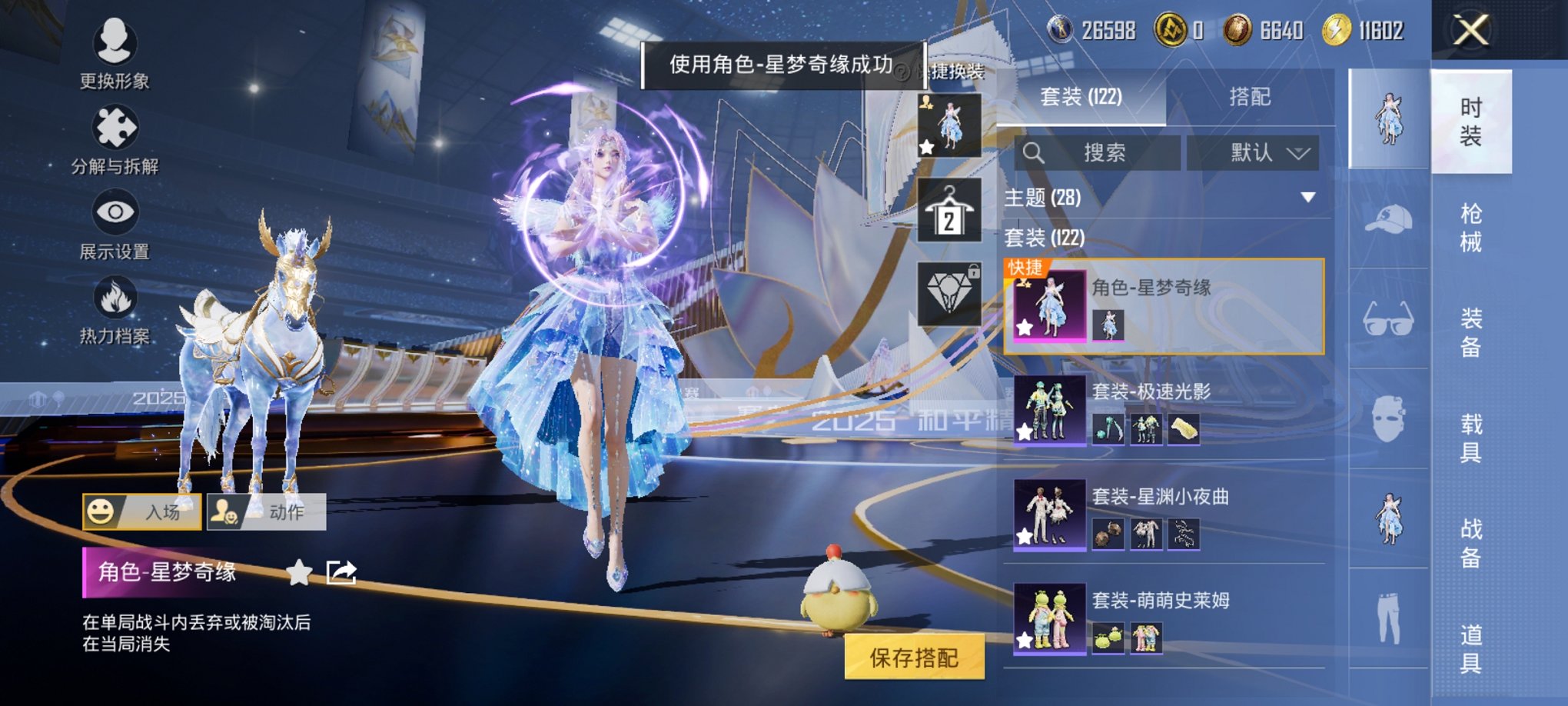Switch to the 搭配 tab

(1251, 97)
